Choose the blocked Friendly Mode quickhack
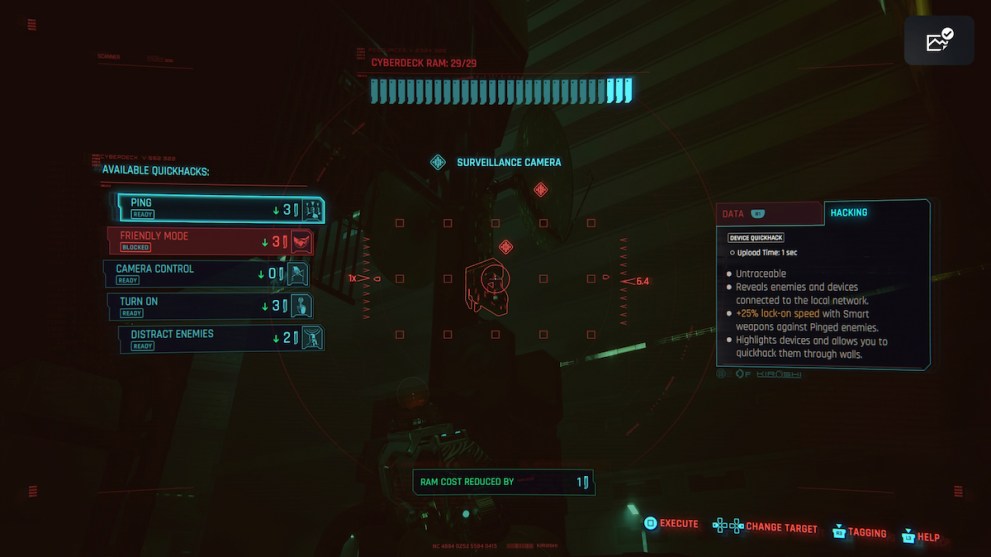 coord(211,241)
